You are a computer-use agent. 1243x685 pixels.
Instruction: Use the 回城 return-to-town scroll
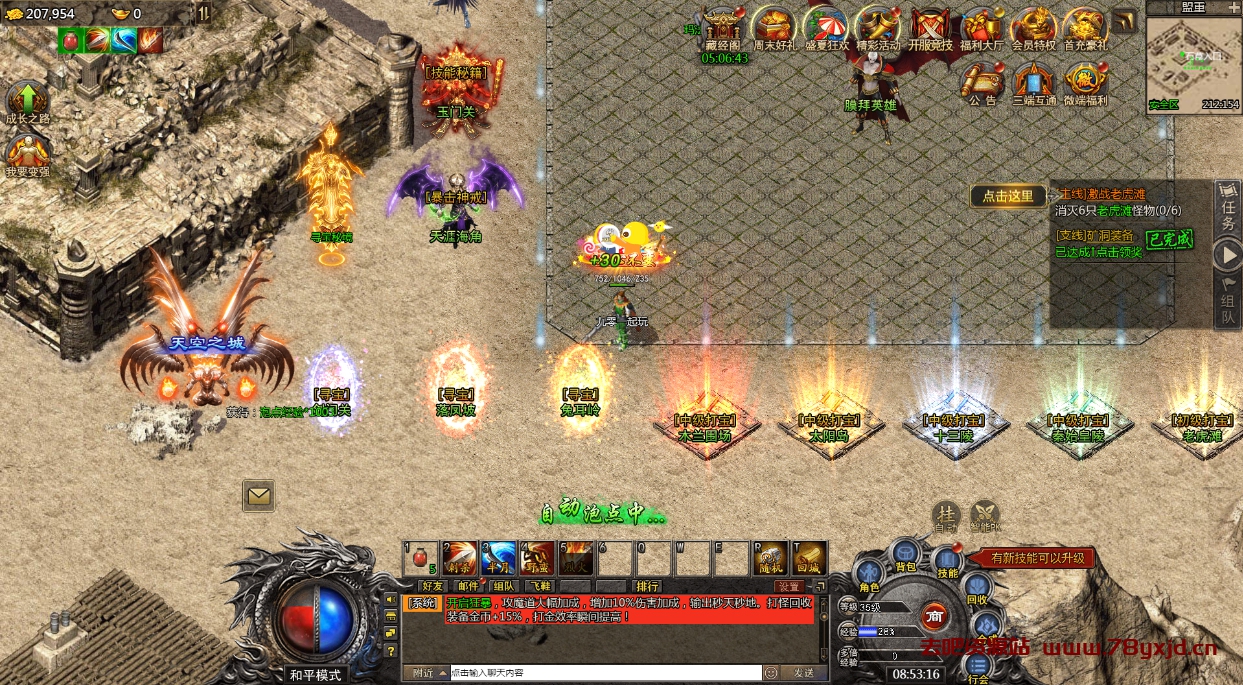pyautogui.click(x=808, y=558)
